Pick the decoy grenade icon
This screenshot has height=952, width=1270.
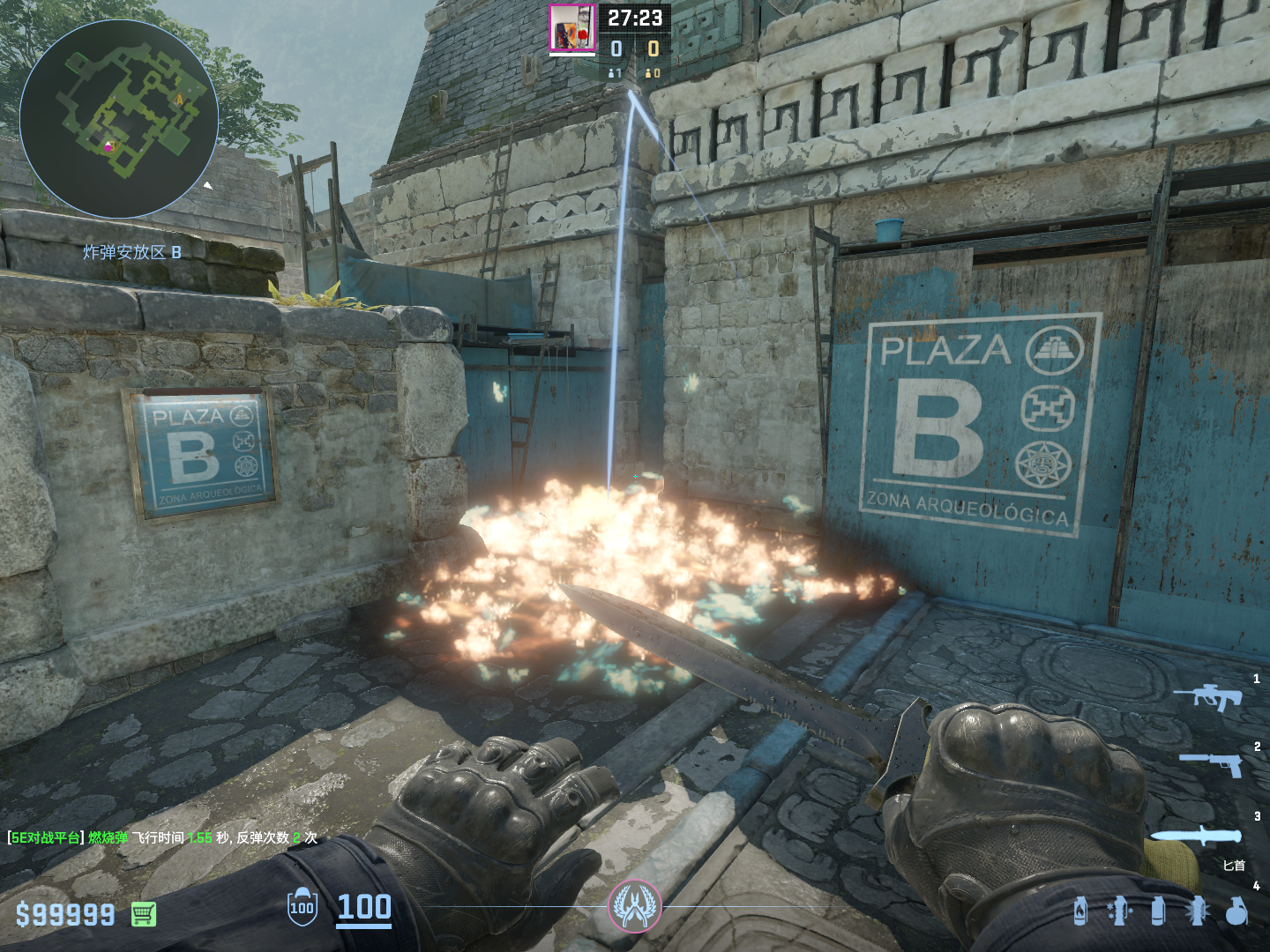pos(1118,911)
